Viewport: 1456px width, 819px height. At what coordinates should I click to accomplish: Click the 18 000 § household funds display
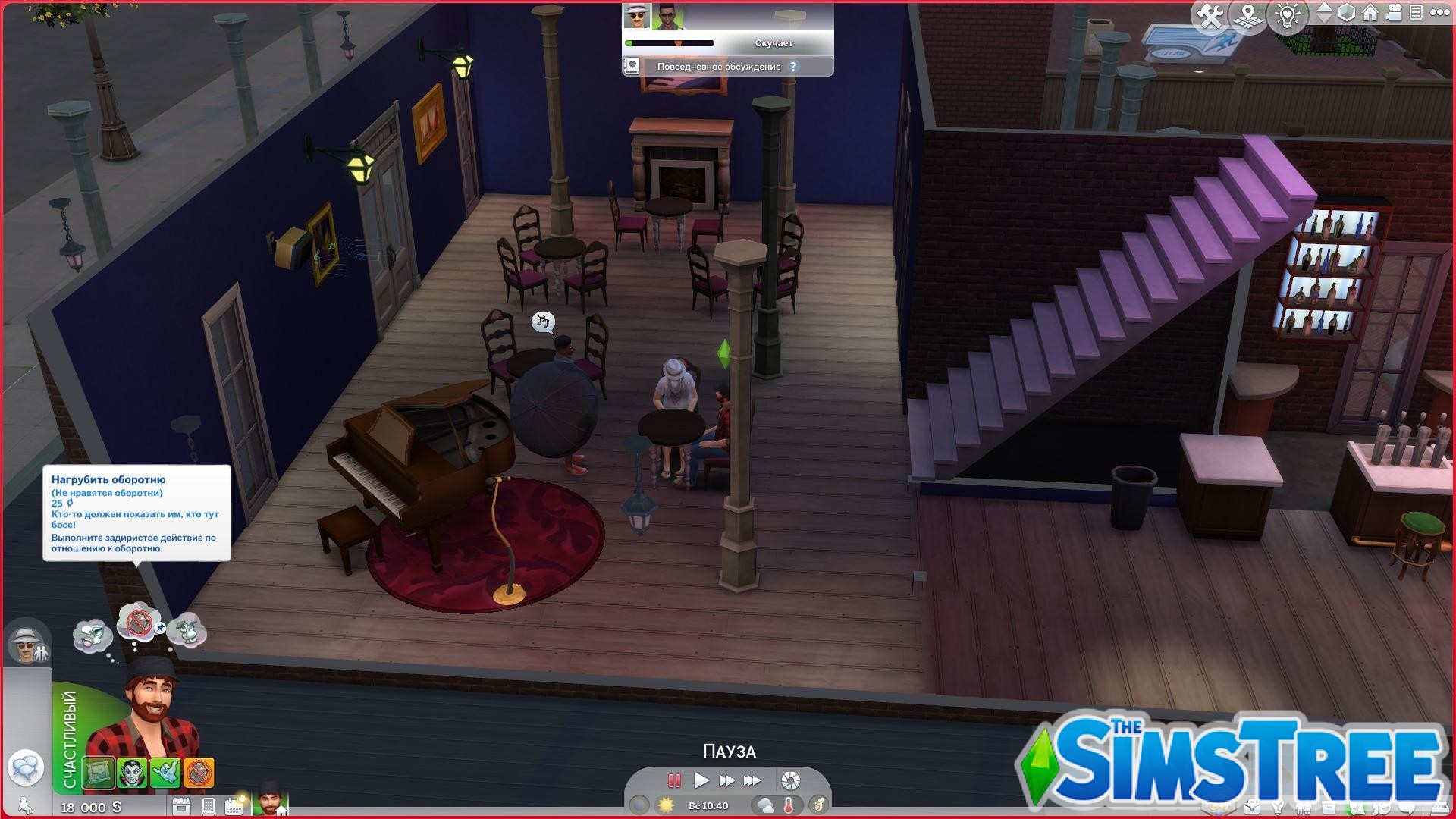click(x=90, y=808)
